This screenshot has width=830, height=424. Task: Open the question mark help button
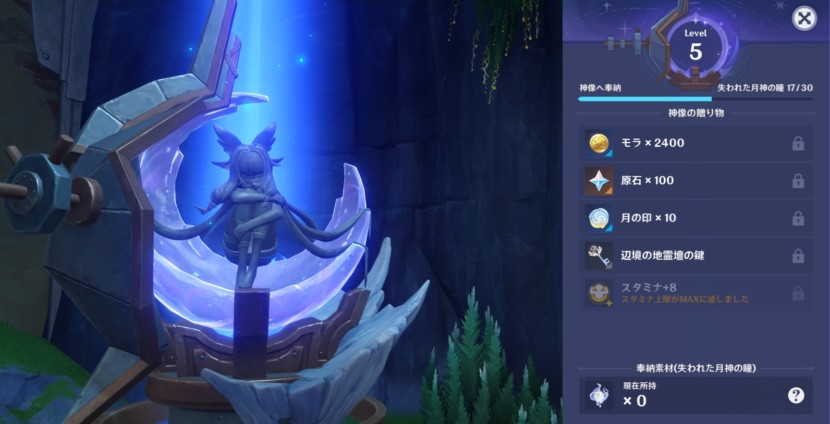[796, 395]
